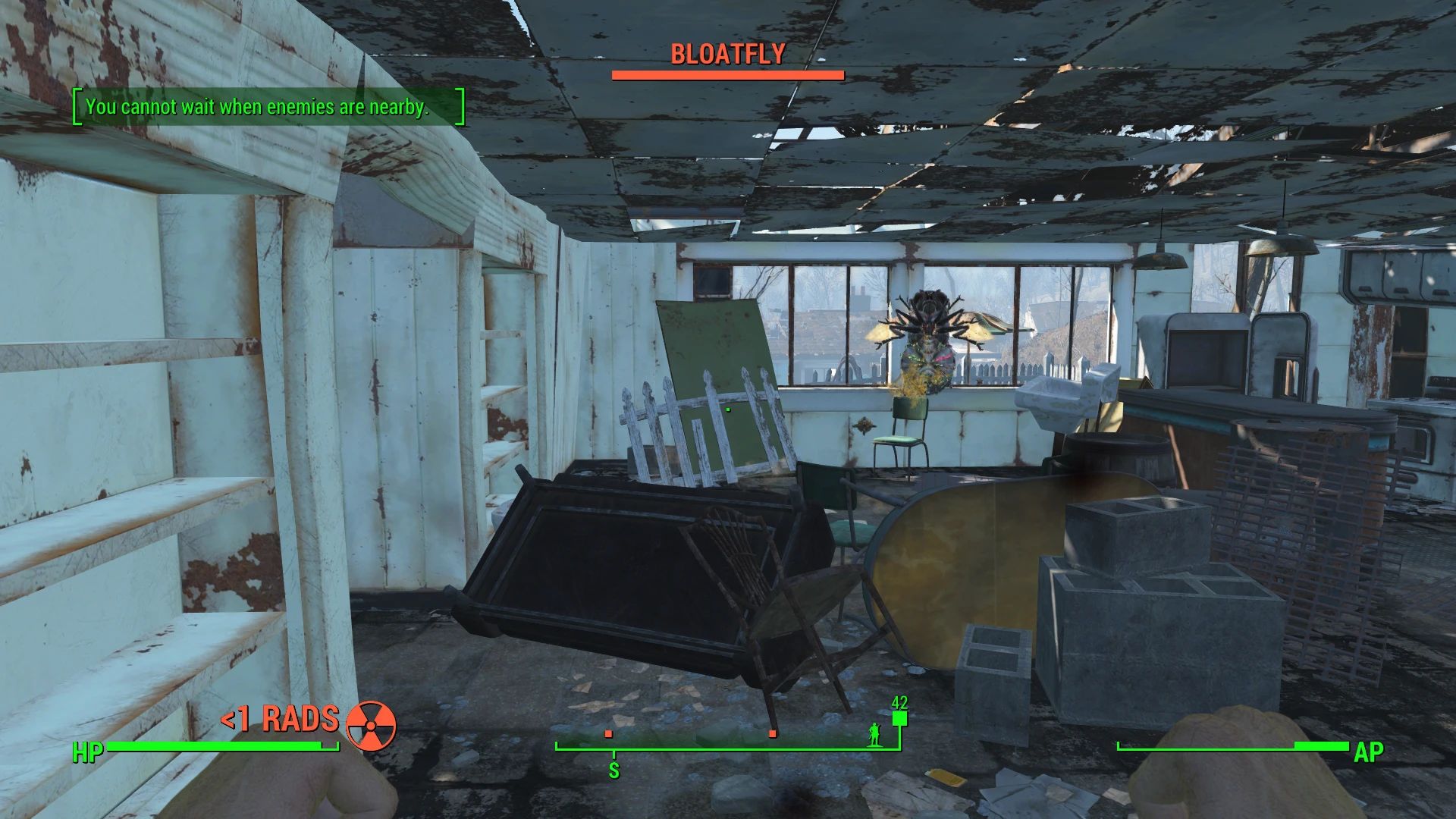This screenshot has height=819, width=1456.
Task: Select the BLOATFLY enemy name label
Action: pos(727,55)
